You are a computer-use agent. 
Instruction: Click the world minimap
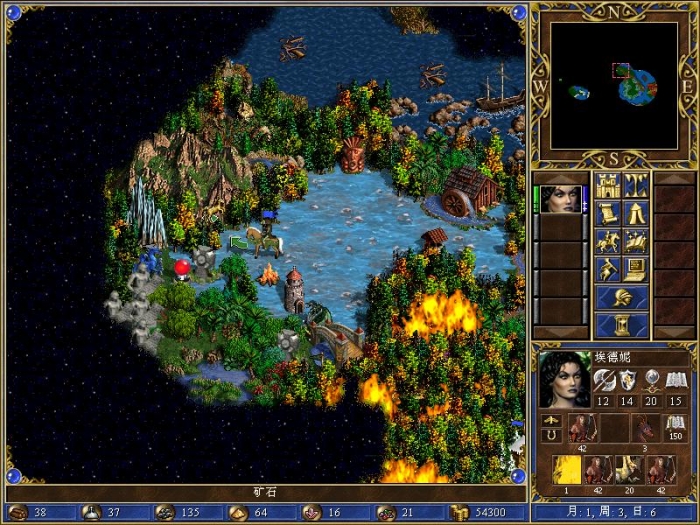click(x=614, y=86)
